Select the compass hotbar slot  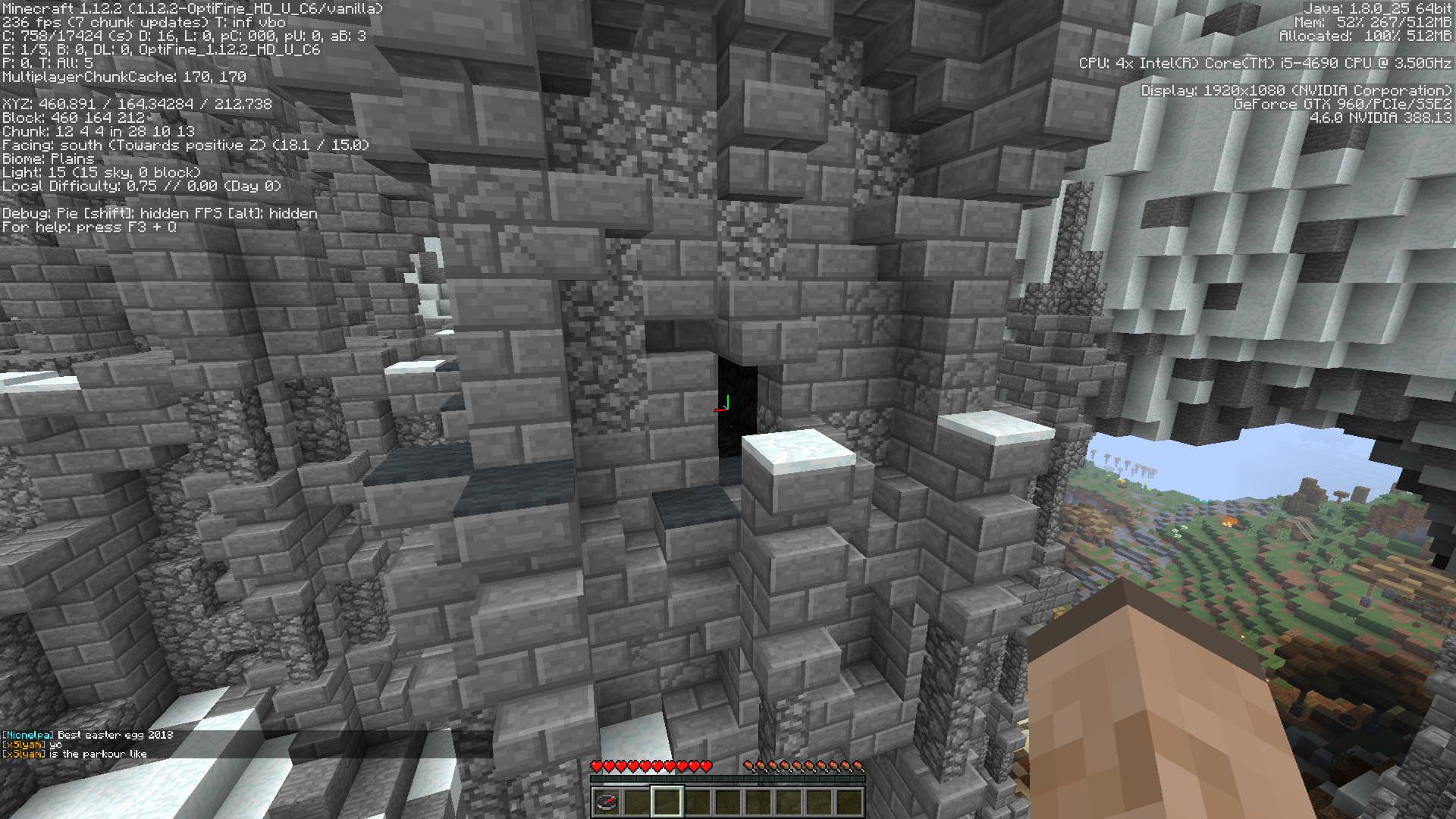(607, 801)
